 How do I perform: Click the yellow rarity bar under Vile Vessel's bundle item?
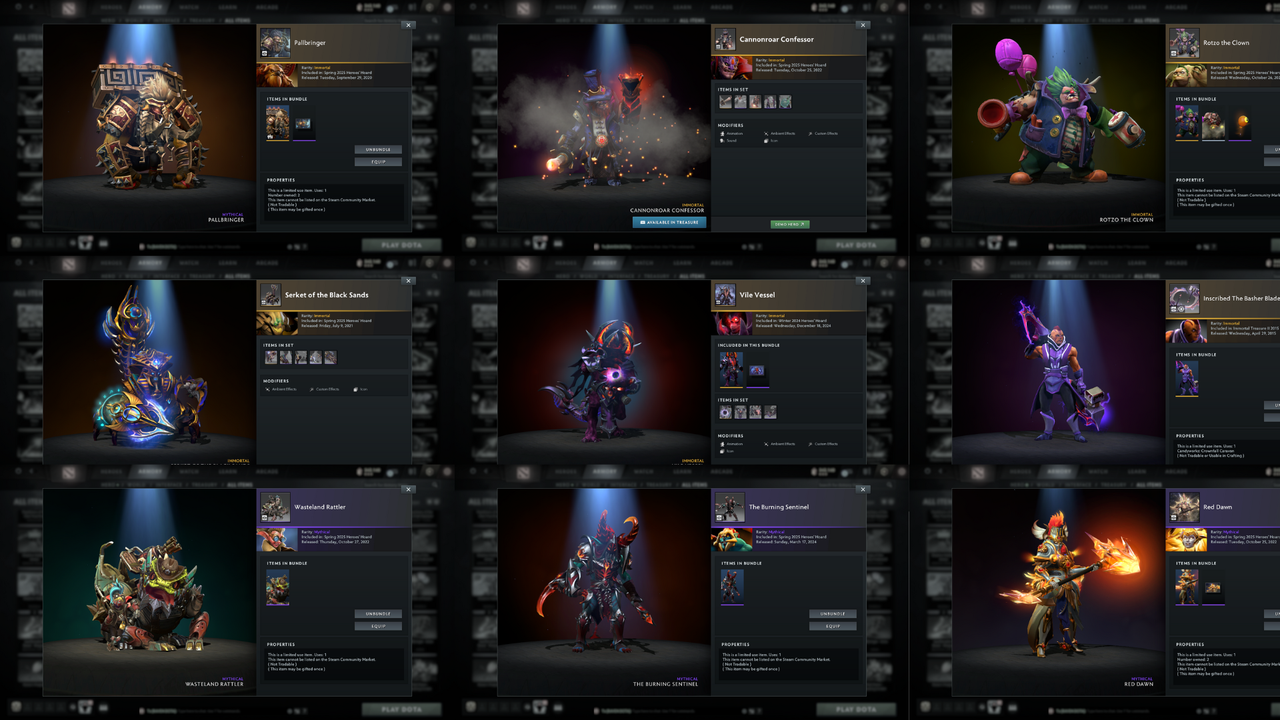(731, 387)
